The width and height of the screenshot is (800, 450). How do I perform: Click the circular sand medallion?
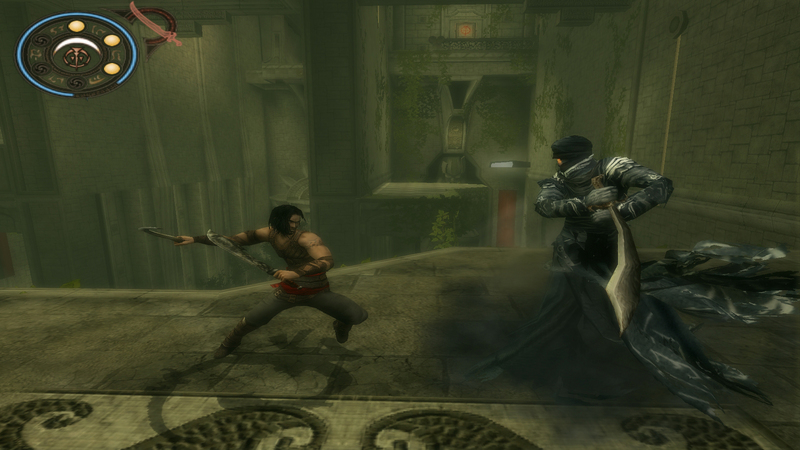[76, 52]
